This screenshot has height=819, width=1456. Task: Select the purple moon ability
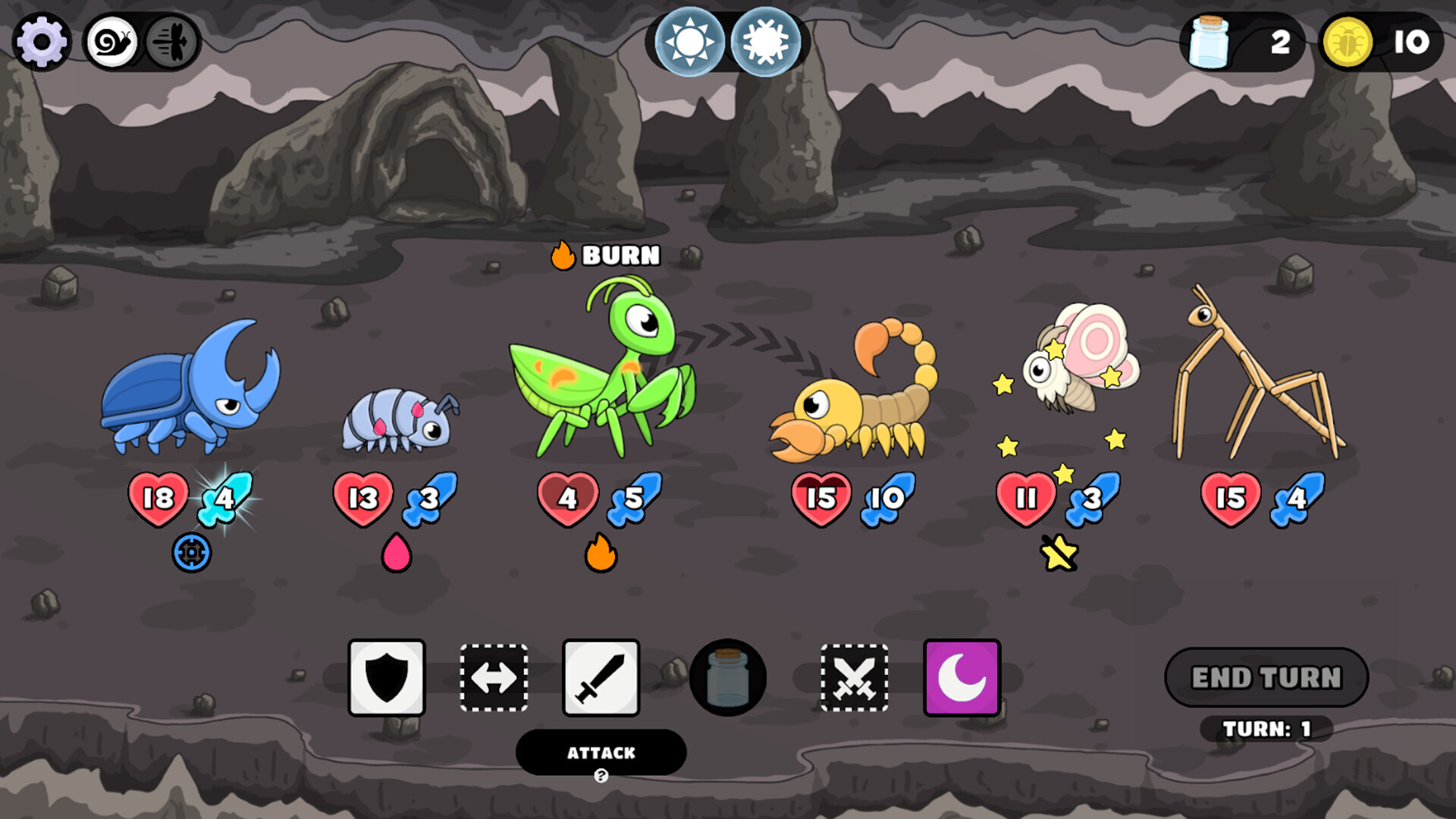960,677
